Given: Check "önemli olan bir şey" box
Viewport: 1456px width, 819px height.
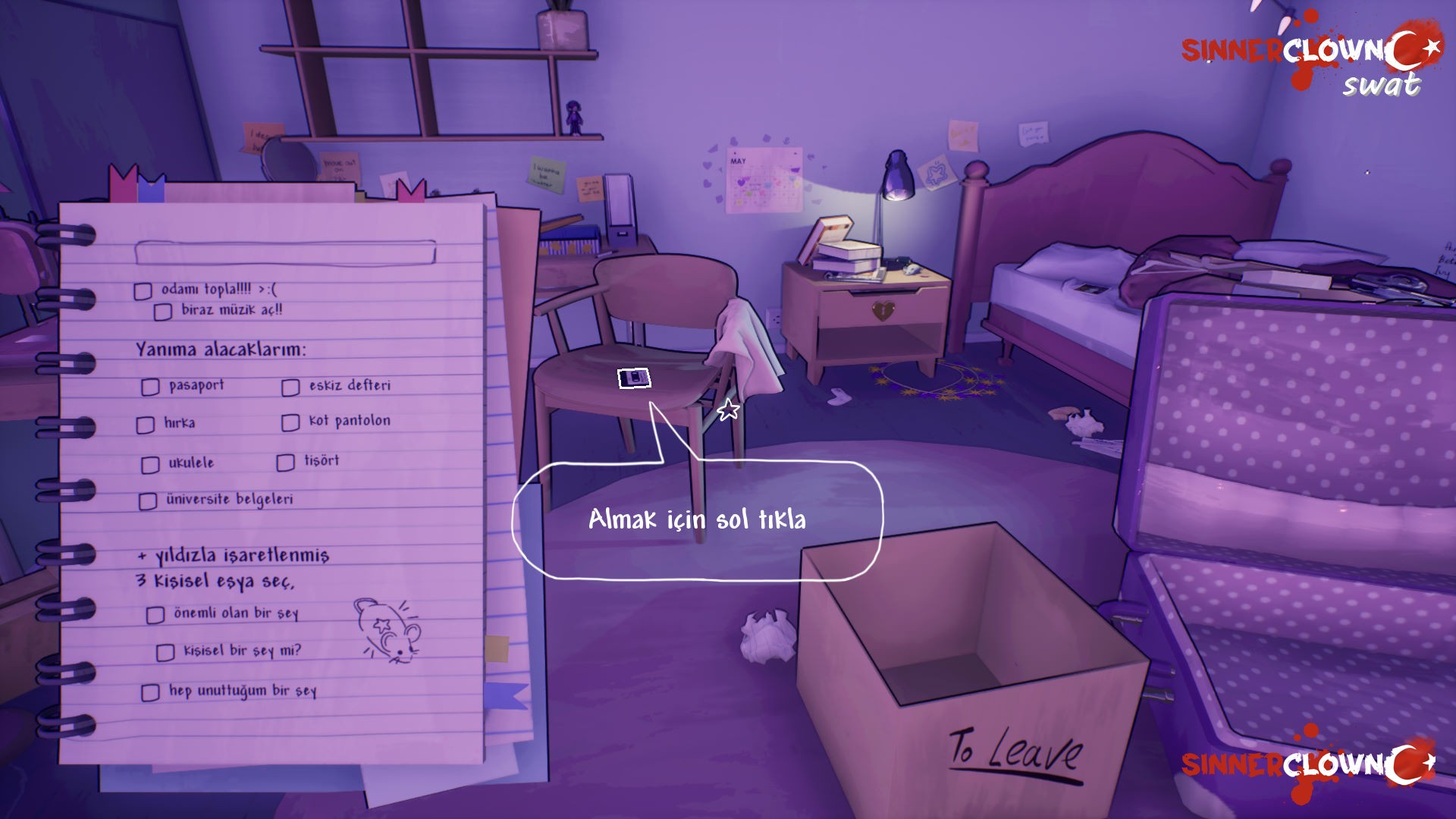Looking at the screenshot, I should click(x=155, y=615).
